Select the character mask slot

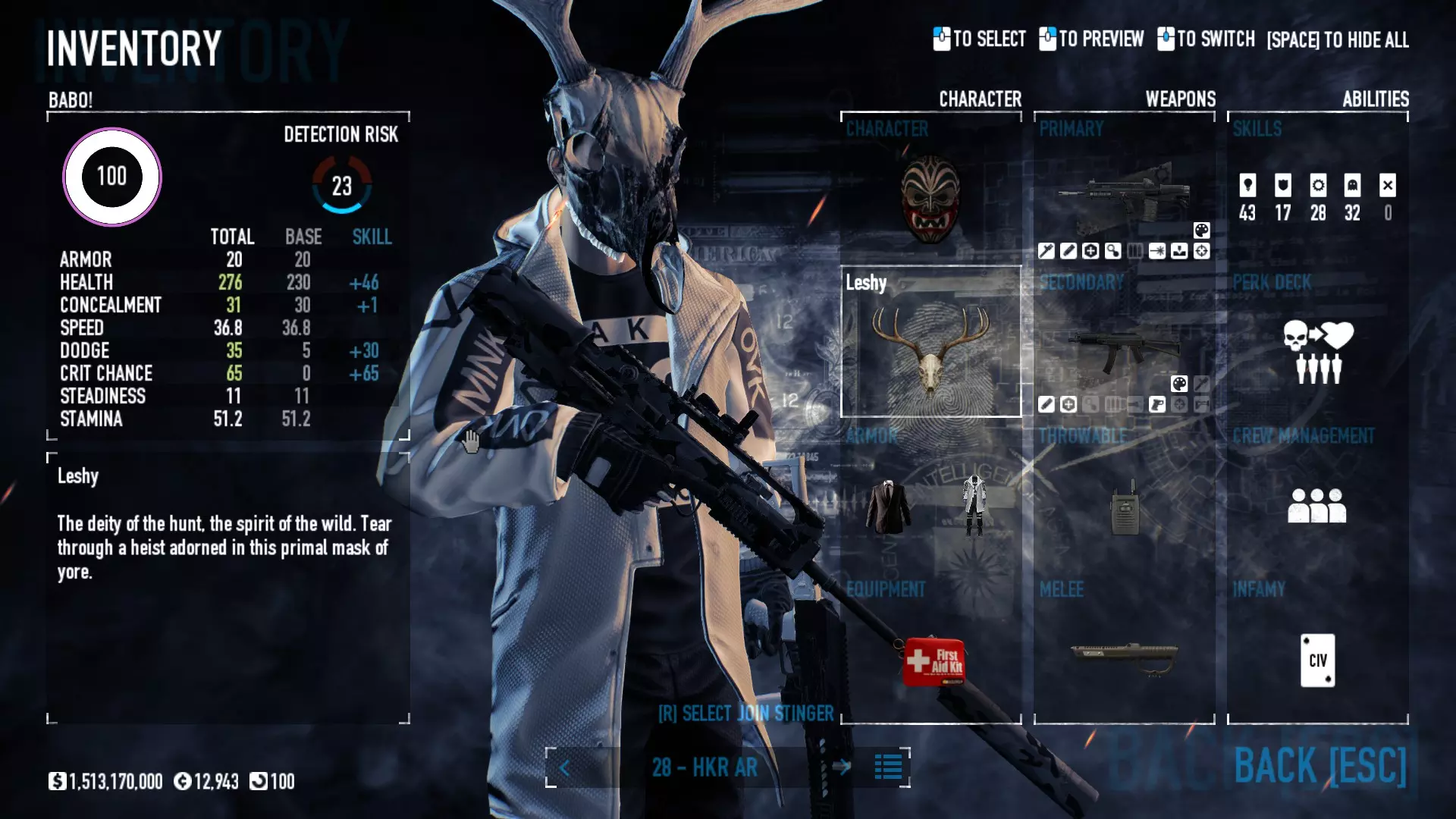click(x=930, y=199)
